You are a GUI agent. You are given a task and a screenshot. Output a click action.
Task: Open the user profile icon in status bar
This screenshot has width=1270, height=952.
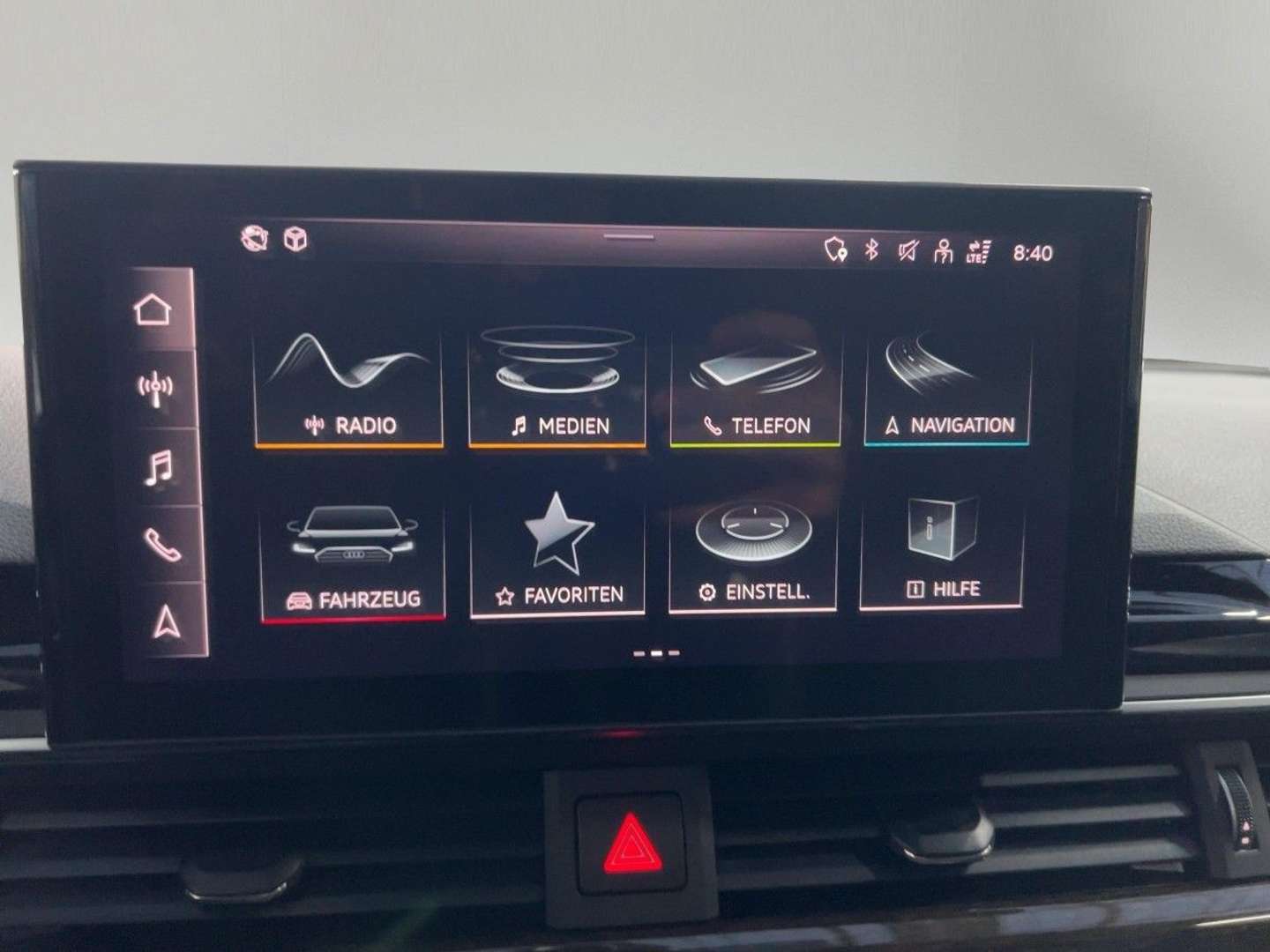(942, 250)
